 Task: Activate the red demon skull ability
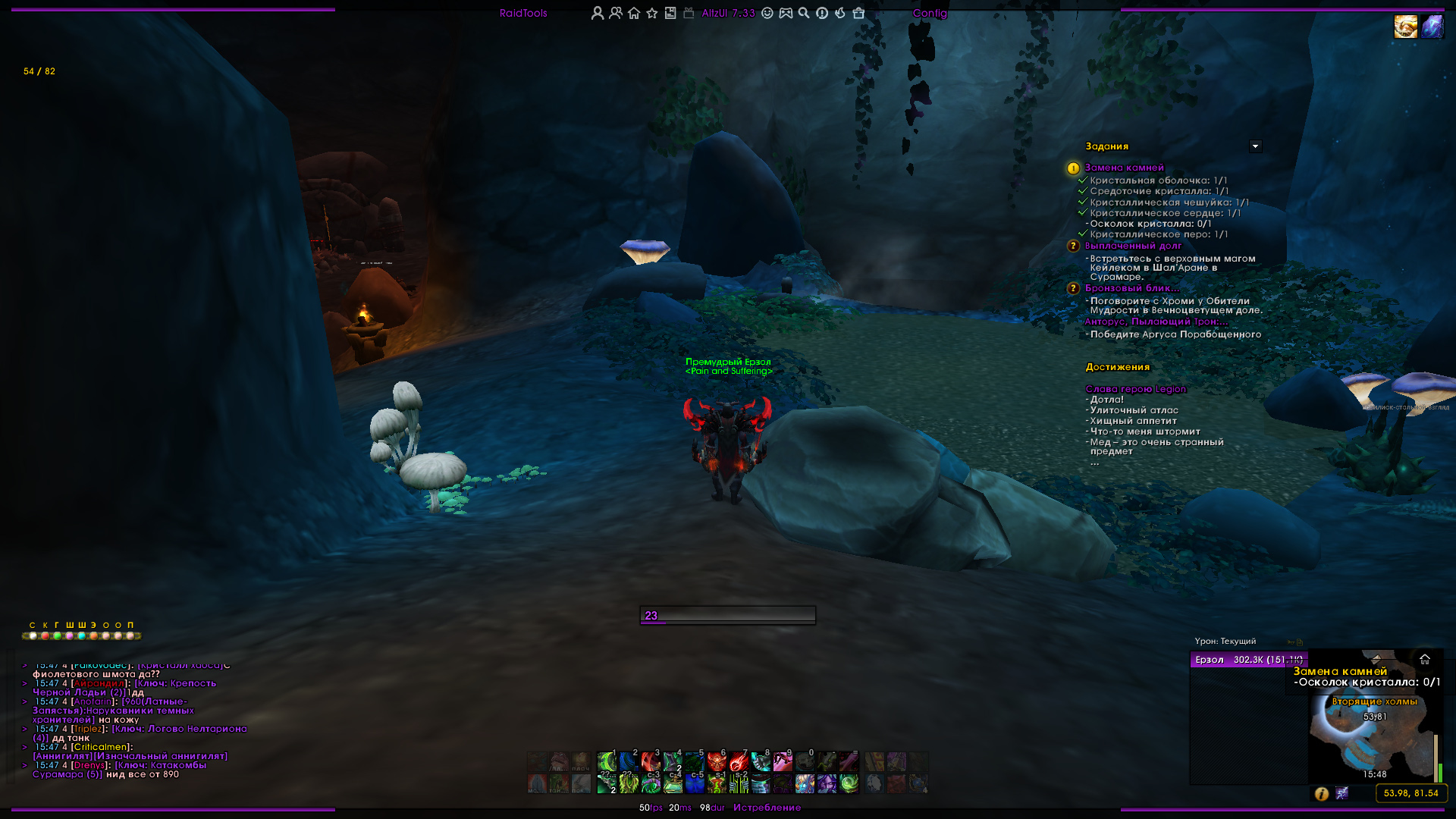pos(716,761)
